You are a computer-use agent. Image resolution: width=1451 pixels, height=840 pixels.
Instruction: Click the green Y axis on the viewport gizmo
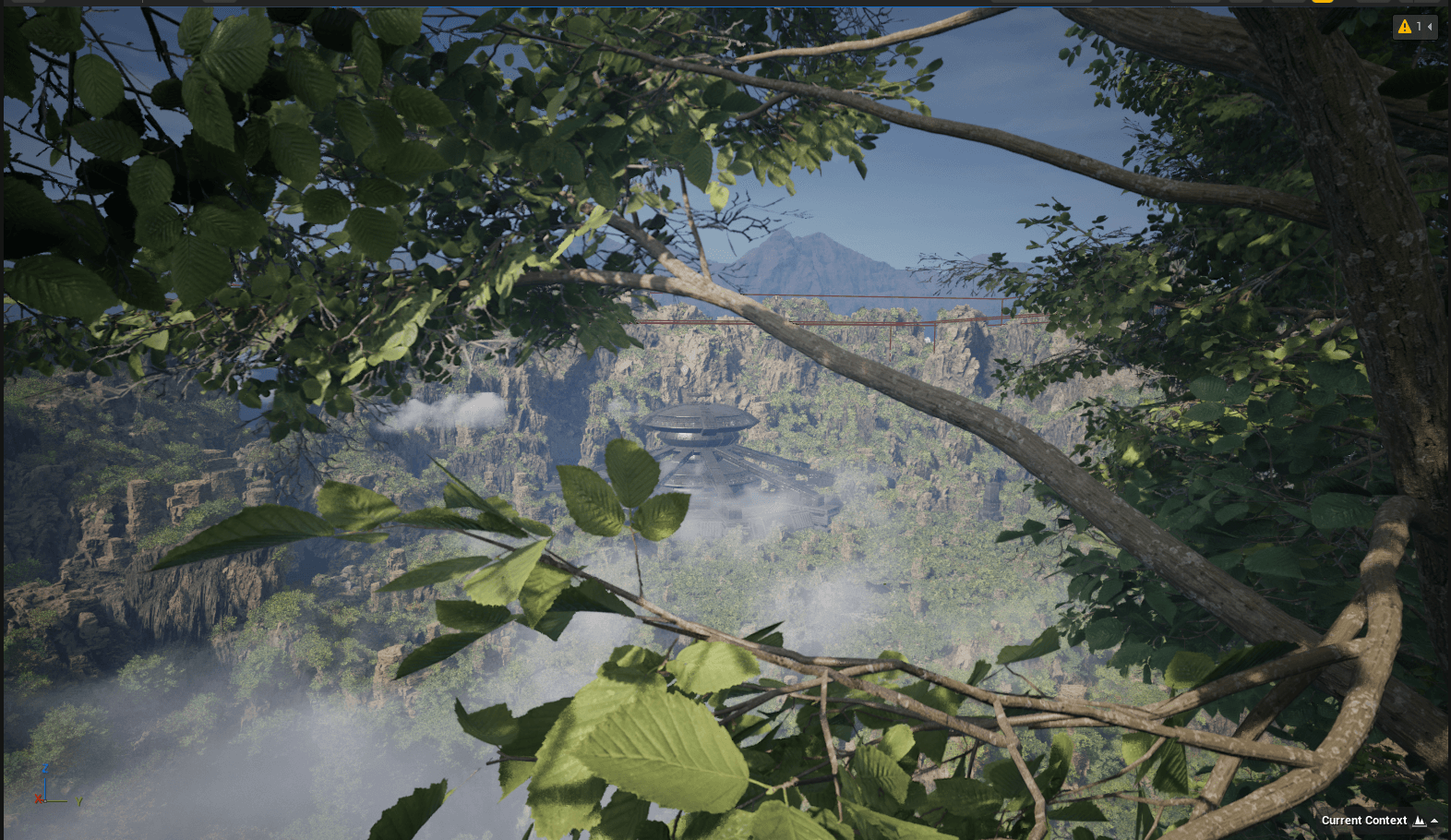tap(78, 801)
